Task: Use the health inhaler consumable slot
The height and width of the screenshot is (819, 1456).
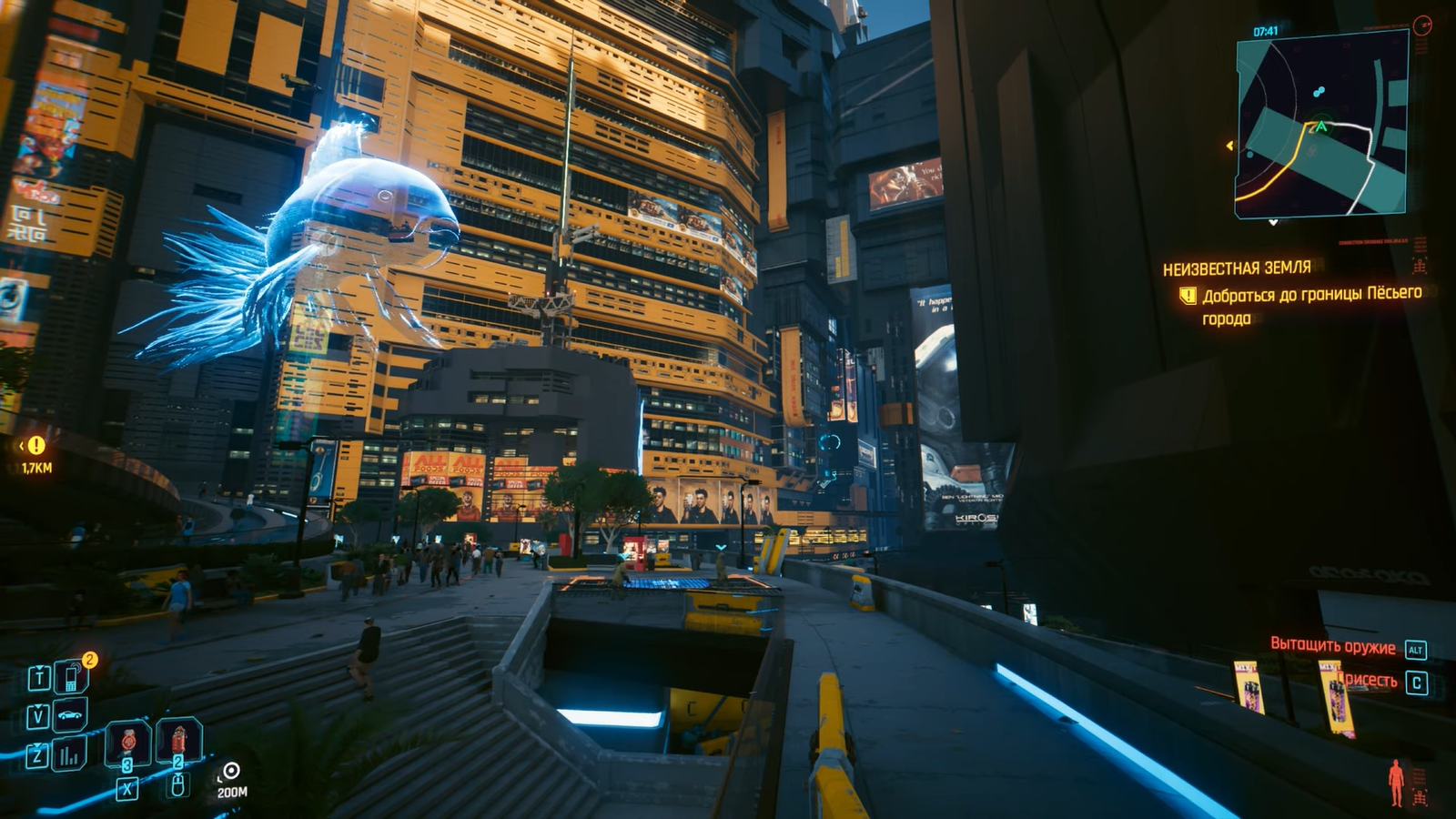Action: [128, 742]
